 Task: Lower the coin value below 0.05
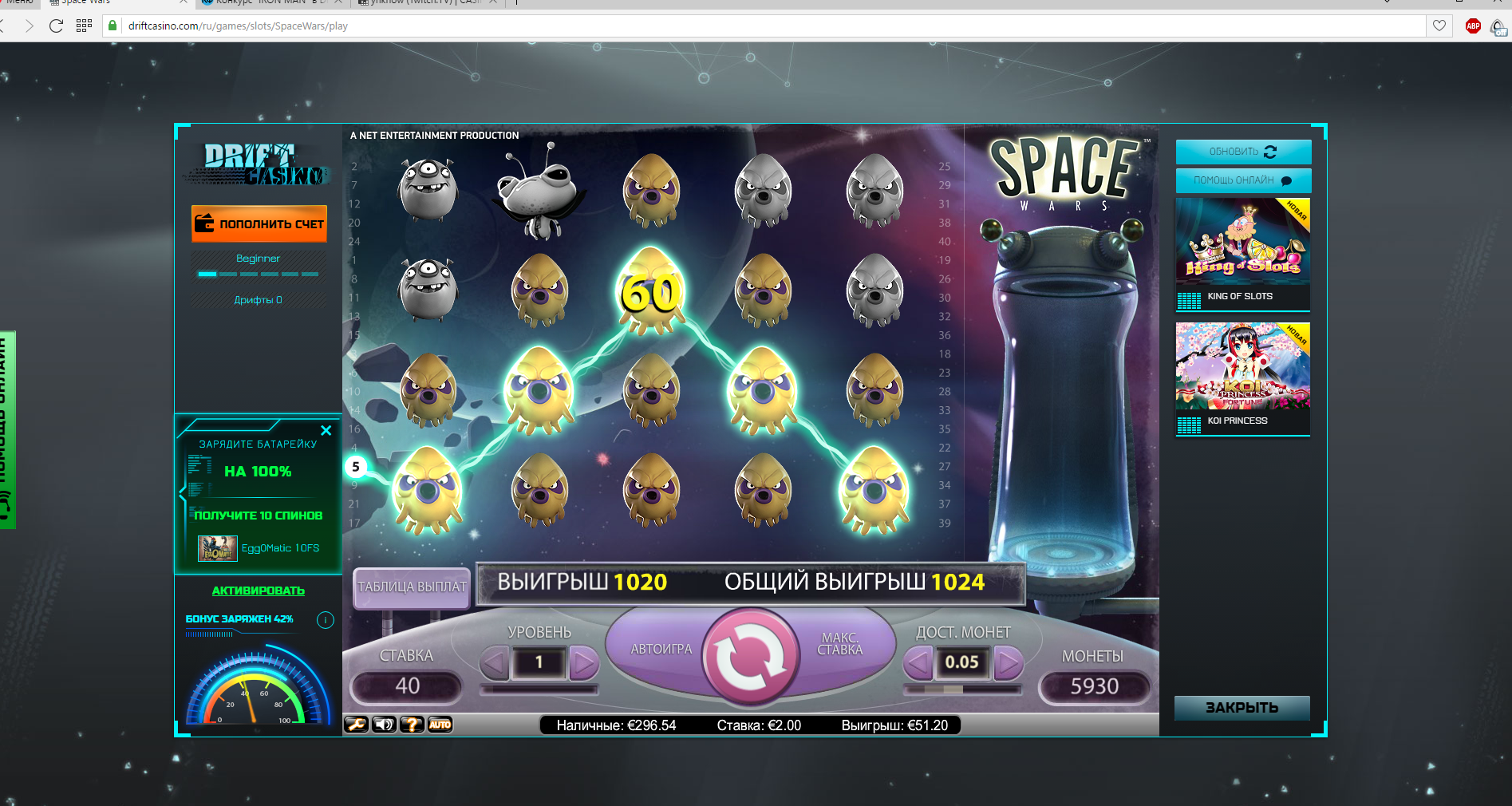(x=918, y=662)
